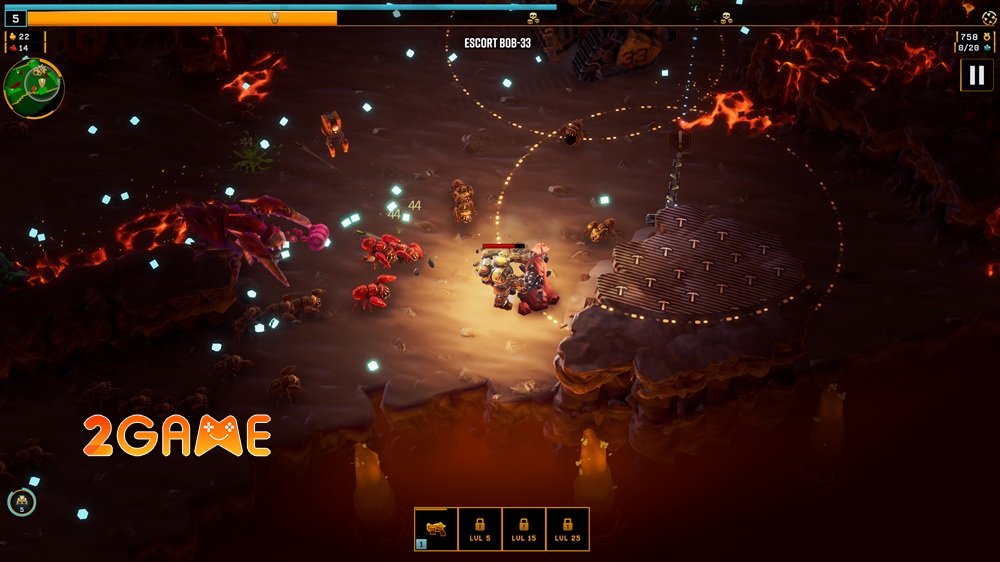This screenshot has height=562, width=1000.
Task: Click the locked LVL 5 weapon slot
Action: click(x=480, y=529)
